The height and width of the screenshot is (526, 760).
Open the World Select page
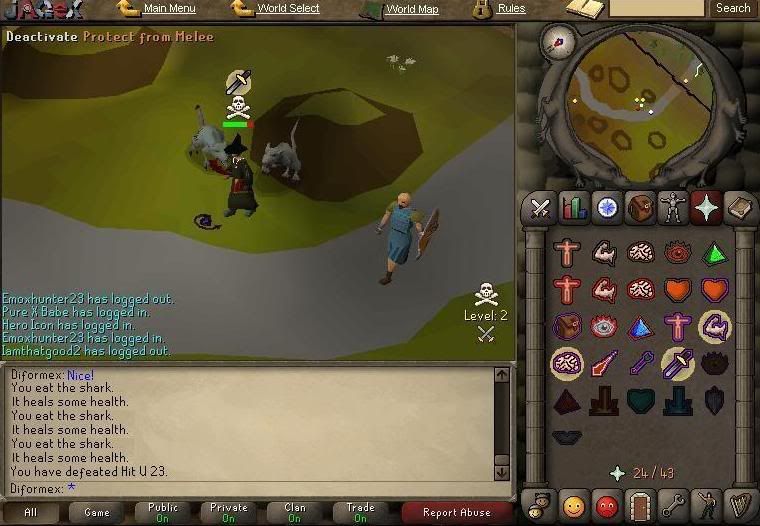(288, 9)
